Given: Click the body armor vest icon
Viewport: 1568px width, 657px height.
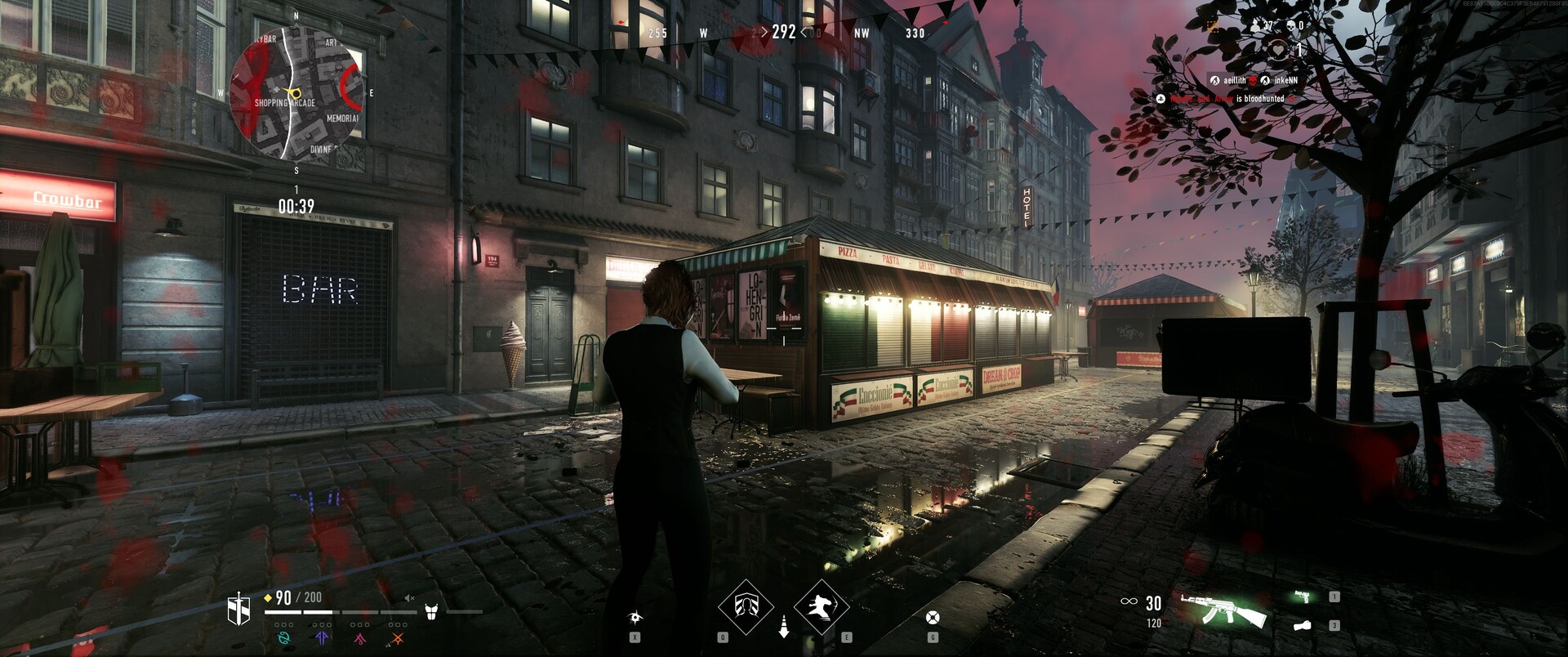Looking at the screenshot, I should pos(432,610).
